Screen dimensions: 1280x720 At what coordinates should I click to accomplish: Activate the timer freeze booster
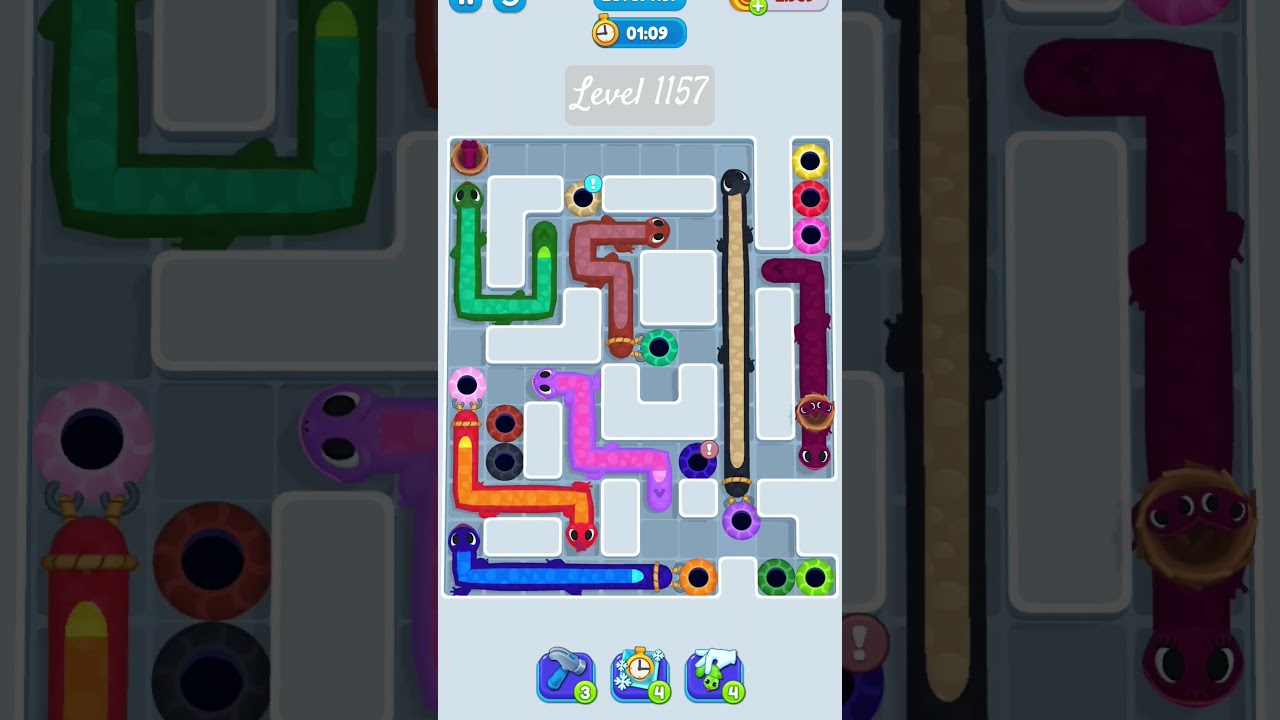[640, 674]
